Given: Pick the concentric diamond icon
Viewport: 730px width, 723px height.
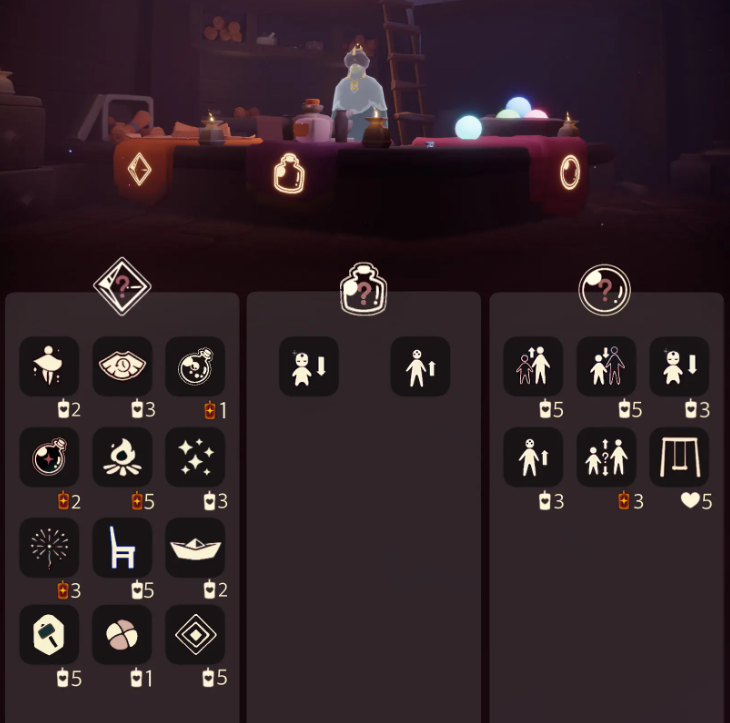Looking at the screenshot, I should (195, 635).
